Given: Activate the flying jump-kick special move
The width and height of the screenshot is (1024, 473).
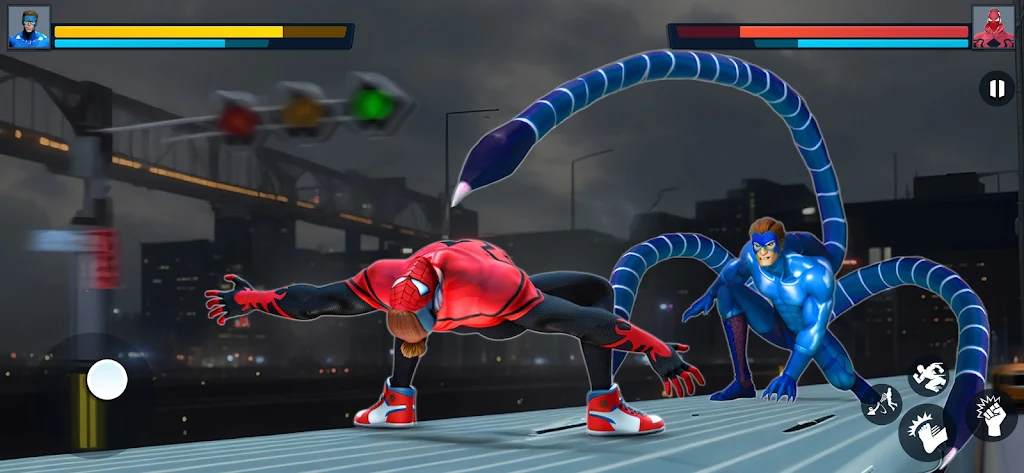Looking at the screenshot, I should pyautogui.click(x=928, y=376).
